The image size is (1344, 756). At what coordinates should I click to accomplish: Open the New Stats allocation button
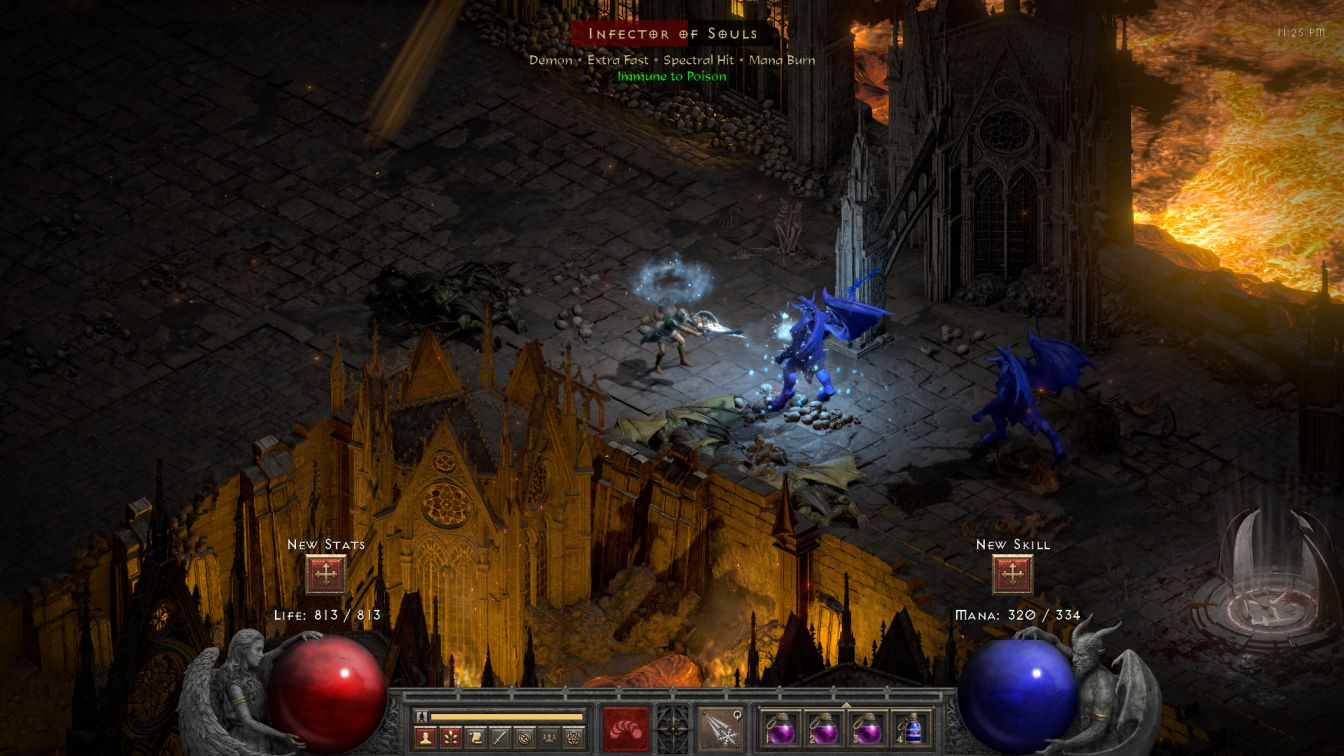click(x=325, y=574)
